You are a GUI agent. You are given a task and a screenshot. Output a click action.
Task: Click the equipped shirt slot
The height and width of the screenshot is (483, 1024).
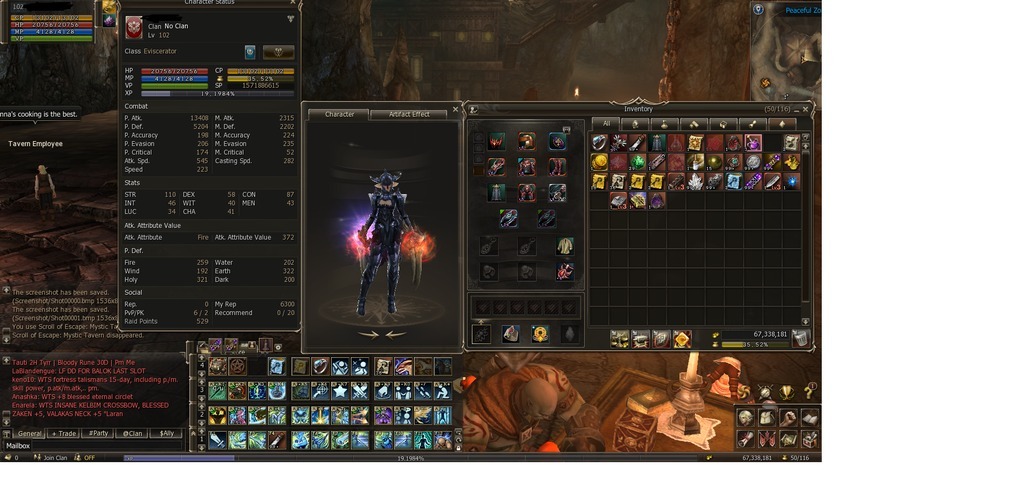pos(565,246)
